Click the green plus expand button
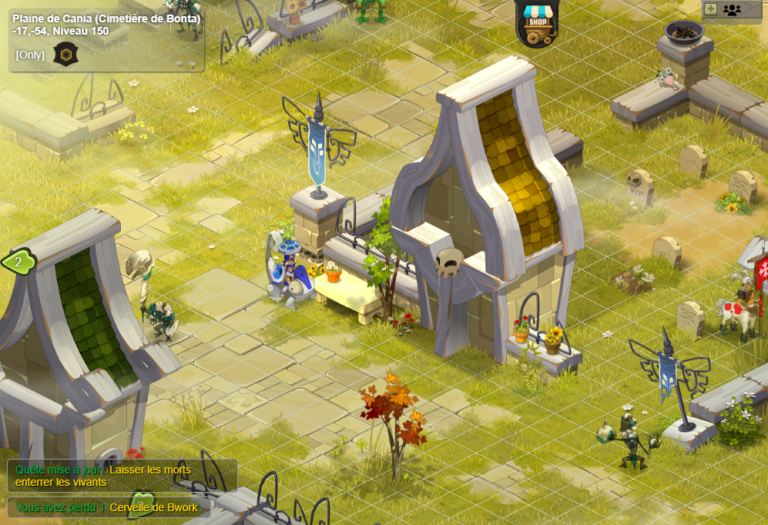This screenshot has height=525, width=768. click(x=710, y=9)
